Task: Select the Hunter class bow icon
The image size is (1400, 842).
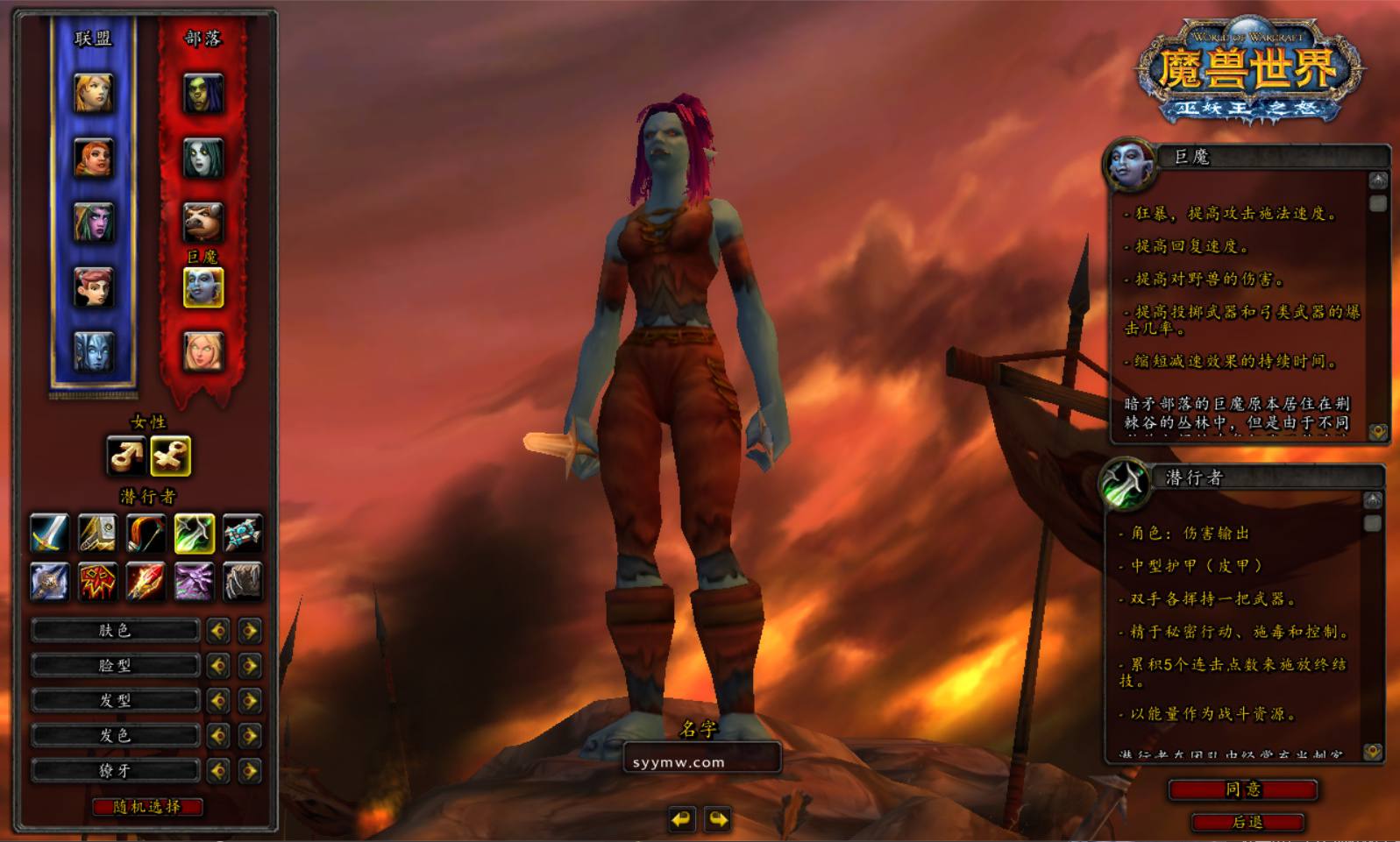Action: [145, 533]
